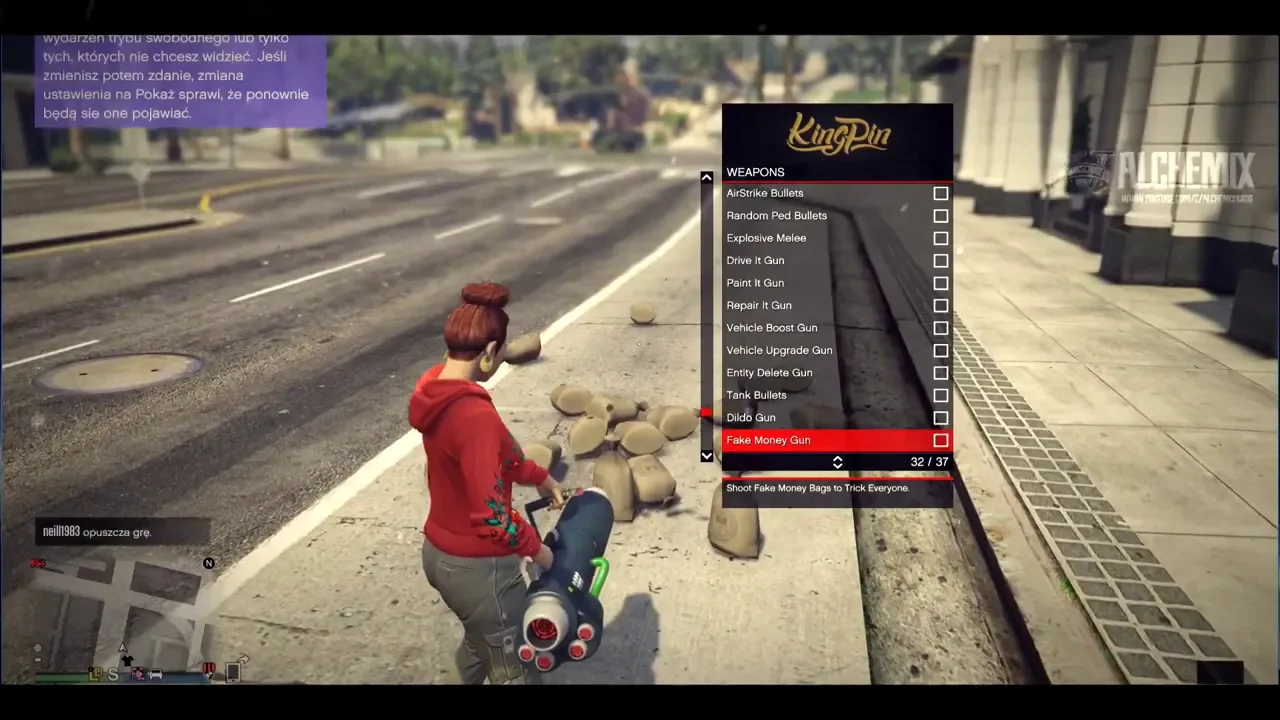Check the Fake Money Gun box

(940, 440)
